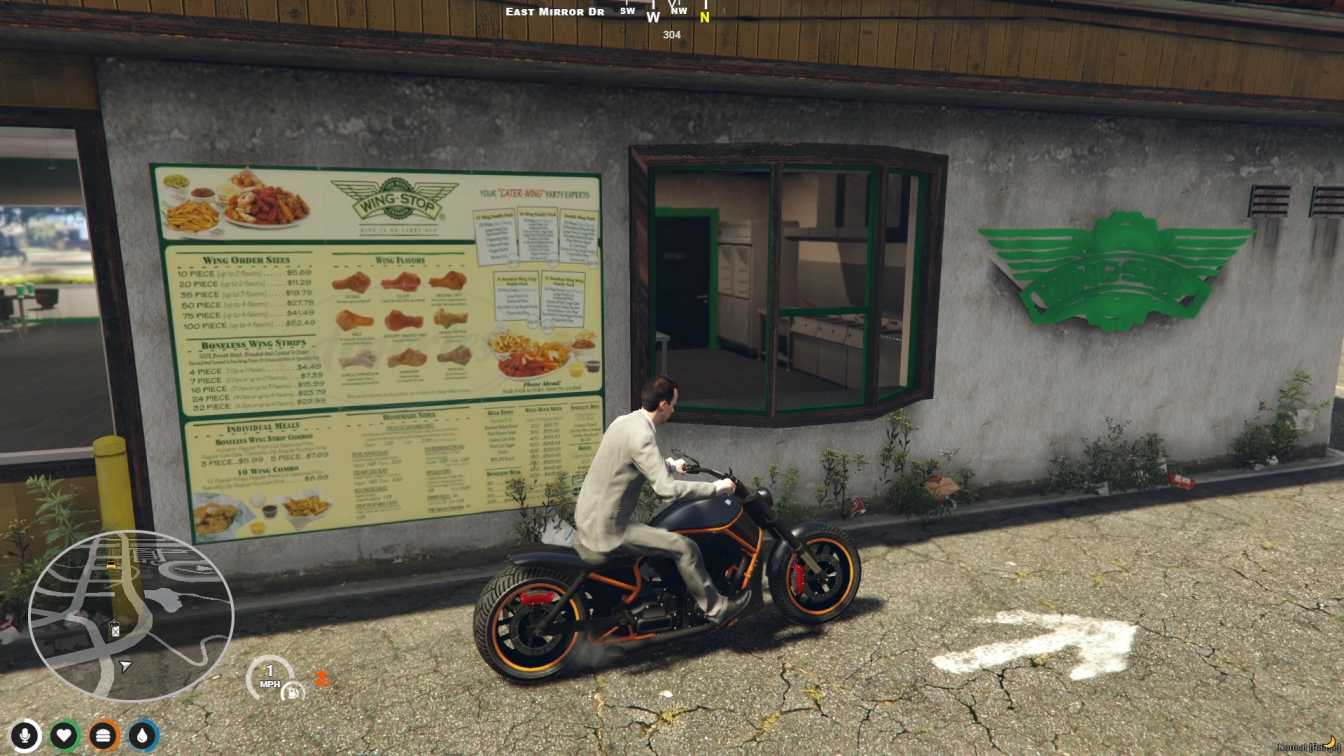
Task: Click the player arrow on the minimap
Action: point(125,665)
